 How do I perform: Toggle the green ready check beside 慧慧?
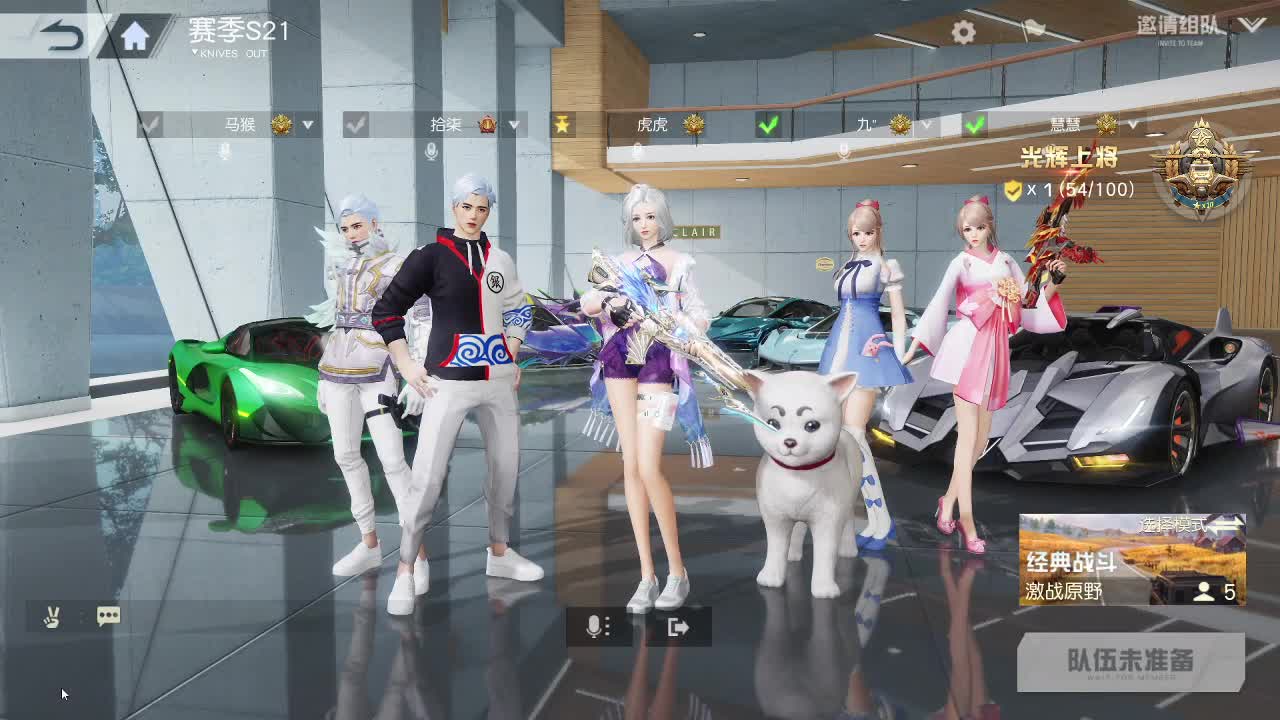click(973, 126)
